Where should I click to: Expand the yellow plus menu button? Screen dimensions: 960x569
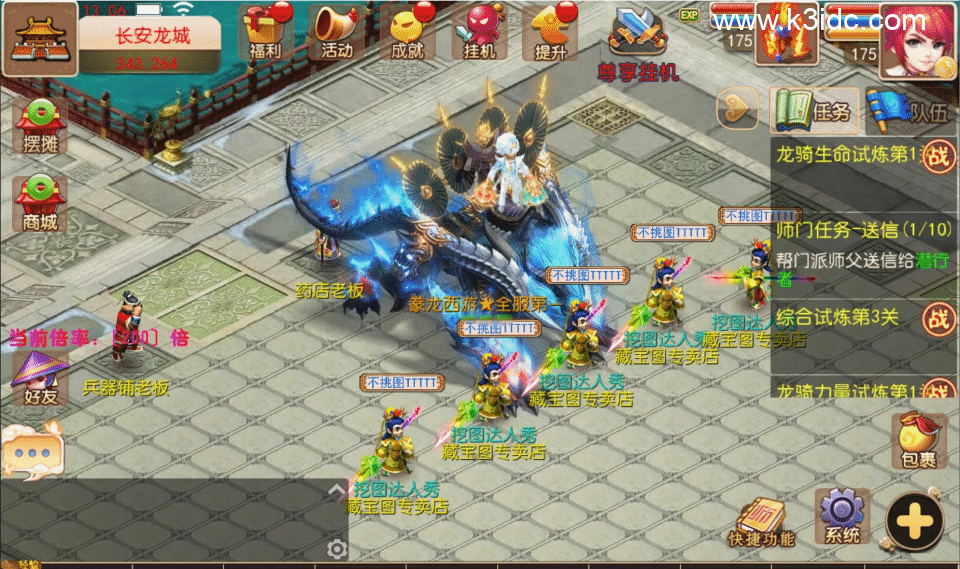click(914, 521)
